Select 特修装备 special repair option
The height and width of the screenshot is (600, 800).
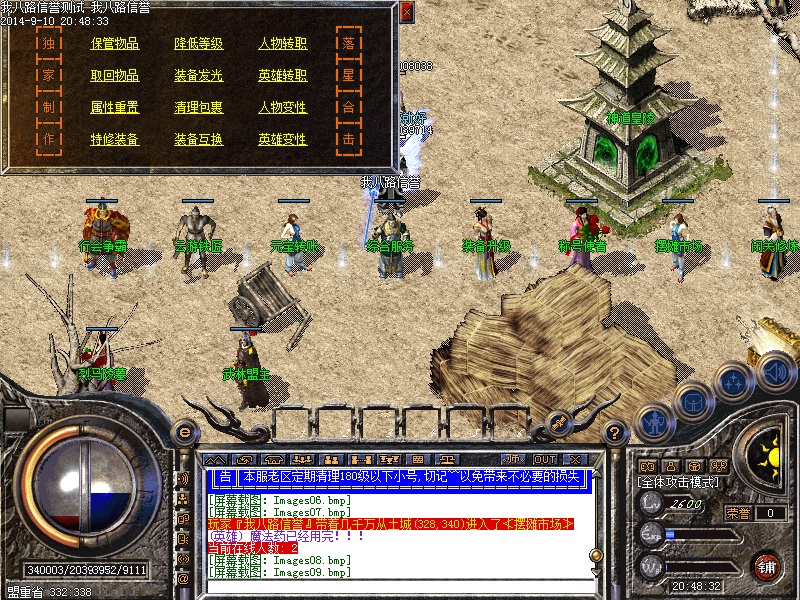point(115,140)
